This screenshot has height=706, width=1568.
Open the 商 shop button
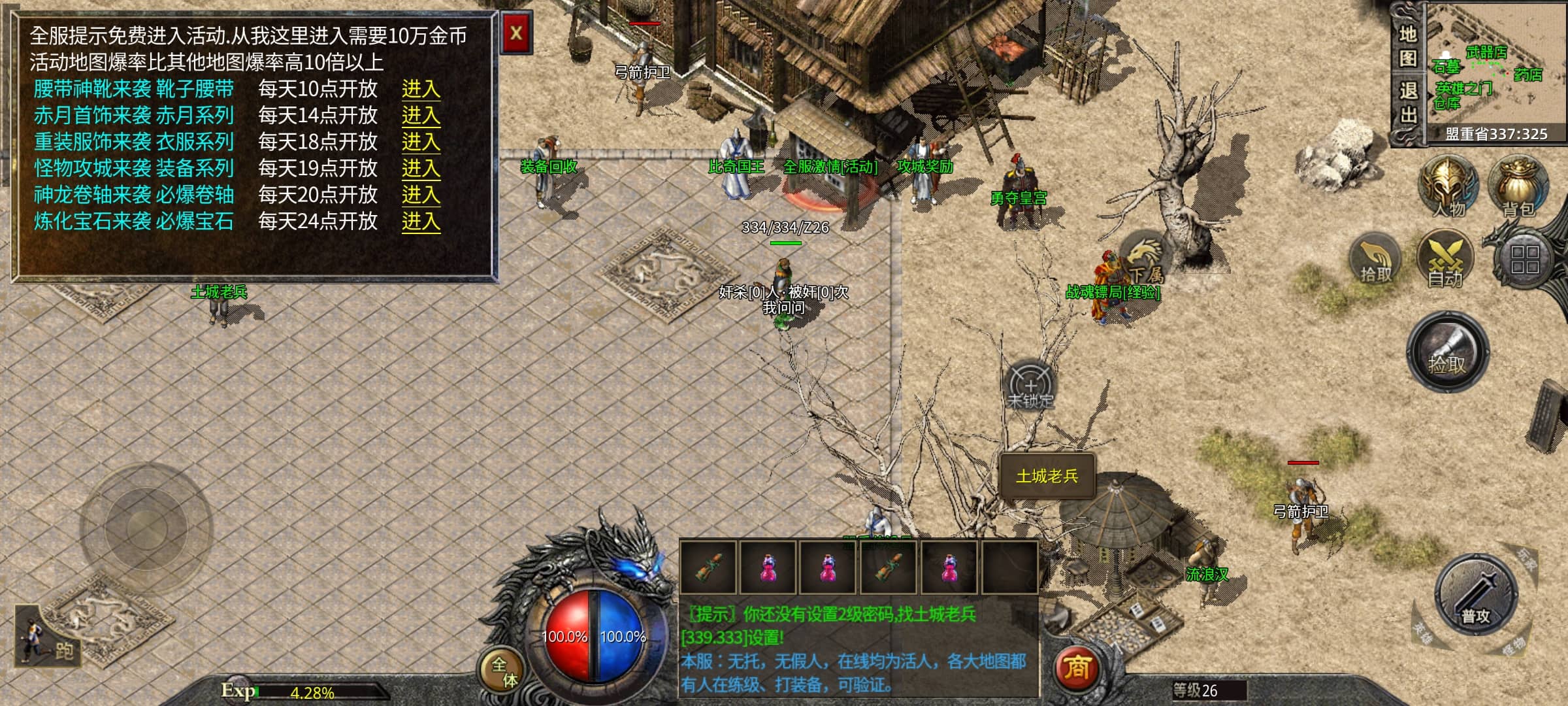(x=1077, y=668)
